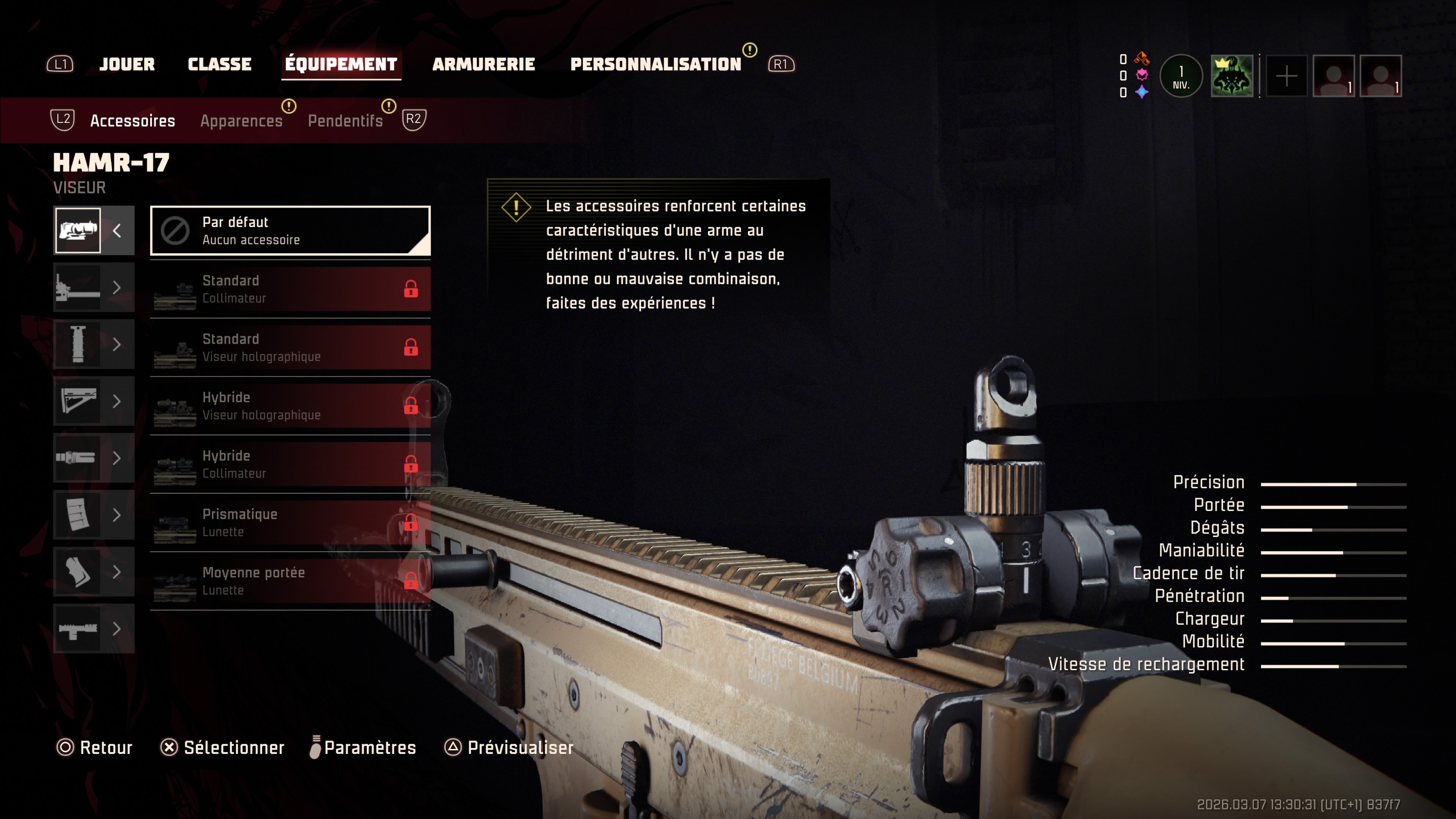Viewport: 1456px width, 819px height.
Task: Open the JOUER tab
Action: 127,64
